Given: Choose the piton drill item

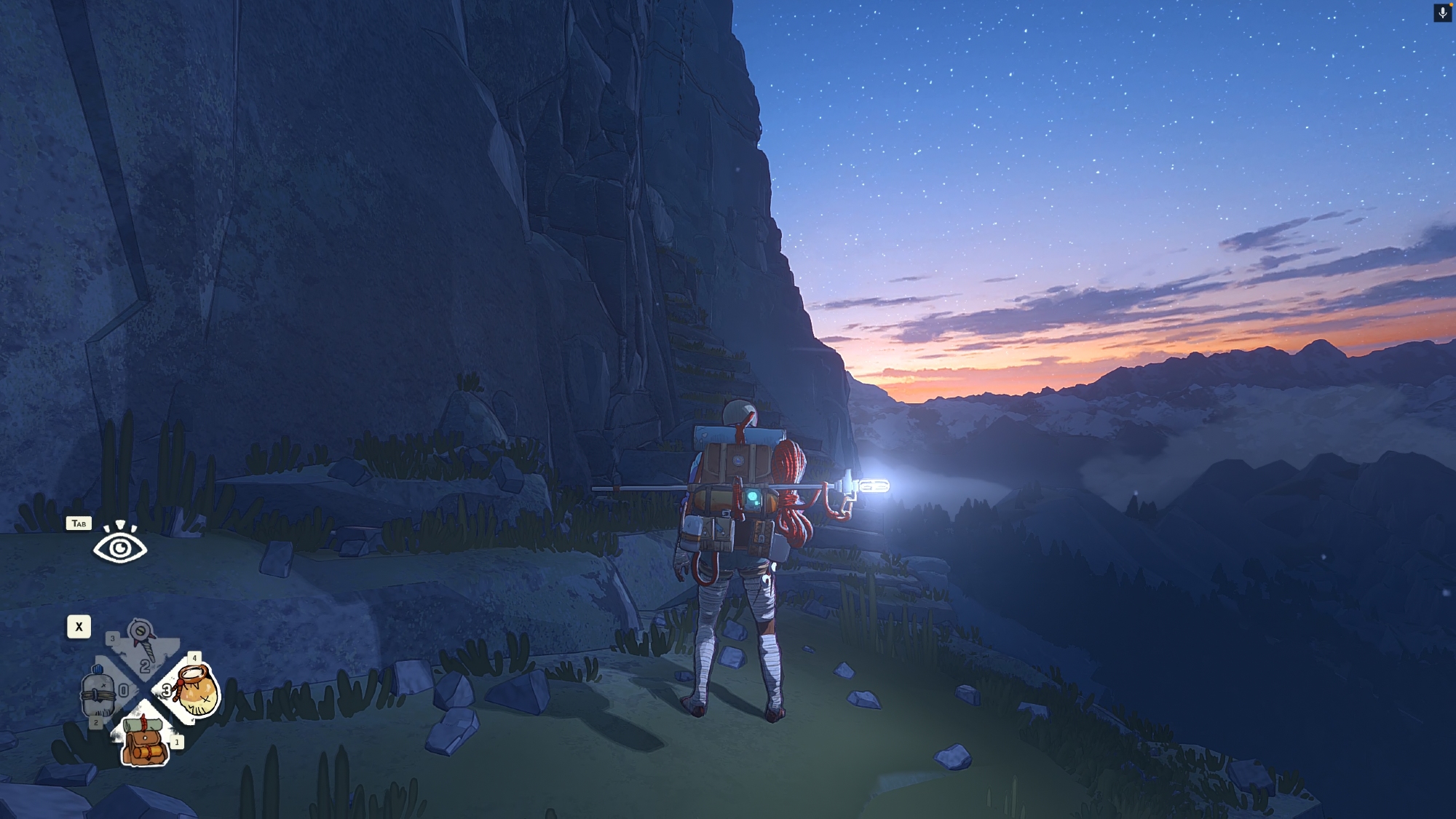Looking at the screenshot, I should (x=143, y=640).
